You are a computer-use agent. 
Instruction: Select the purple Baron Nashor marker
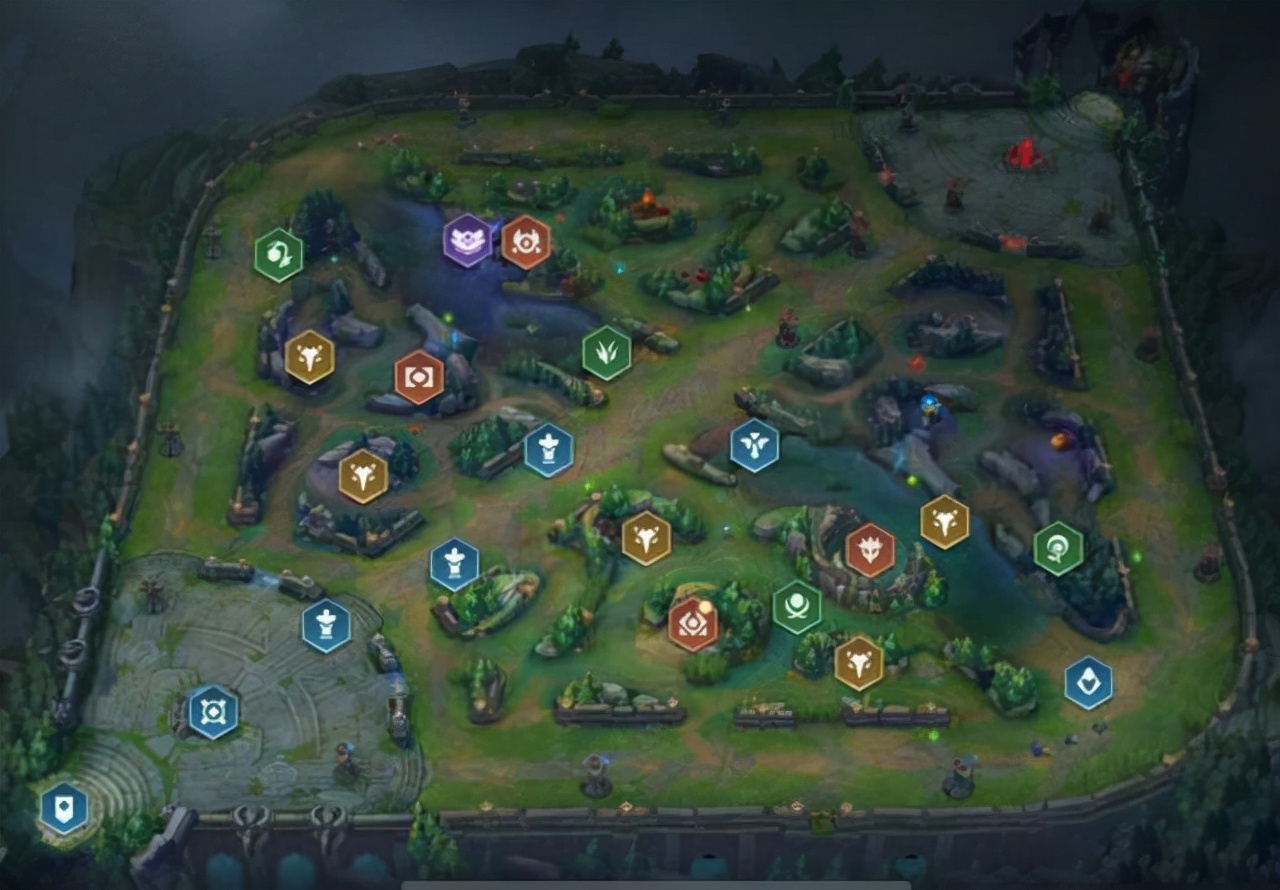tap(468, 240)
